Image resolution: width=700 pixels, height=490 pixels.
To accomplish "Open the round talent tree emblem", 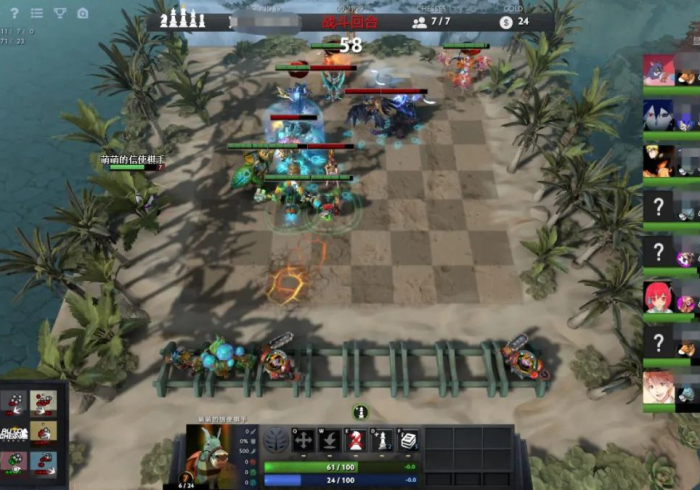I will [x=277, y=440].
